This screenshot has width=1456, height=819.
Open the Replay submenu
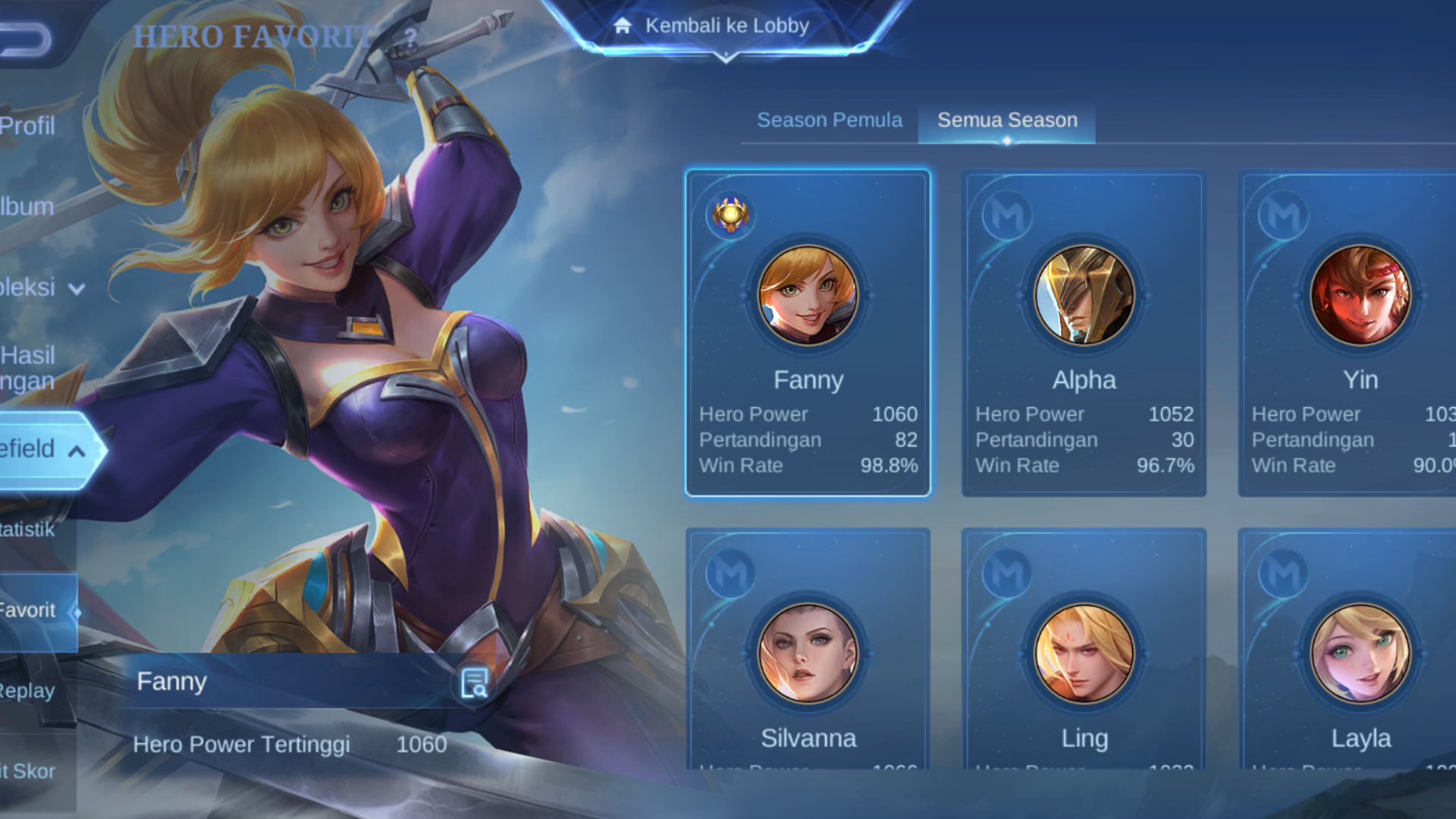click(28, 691)
